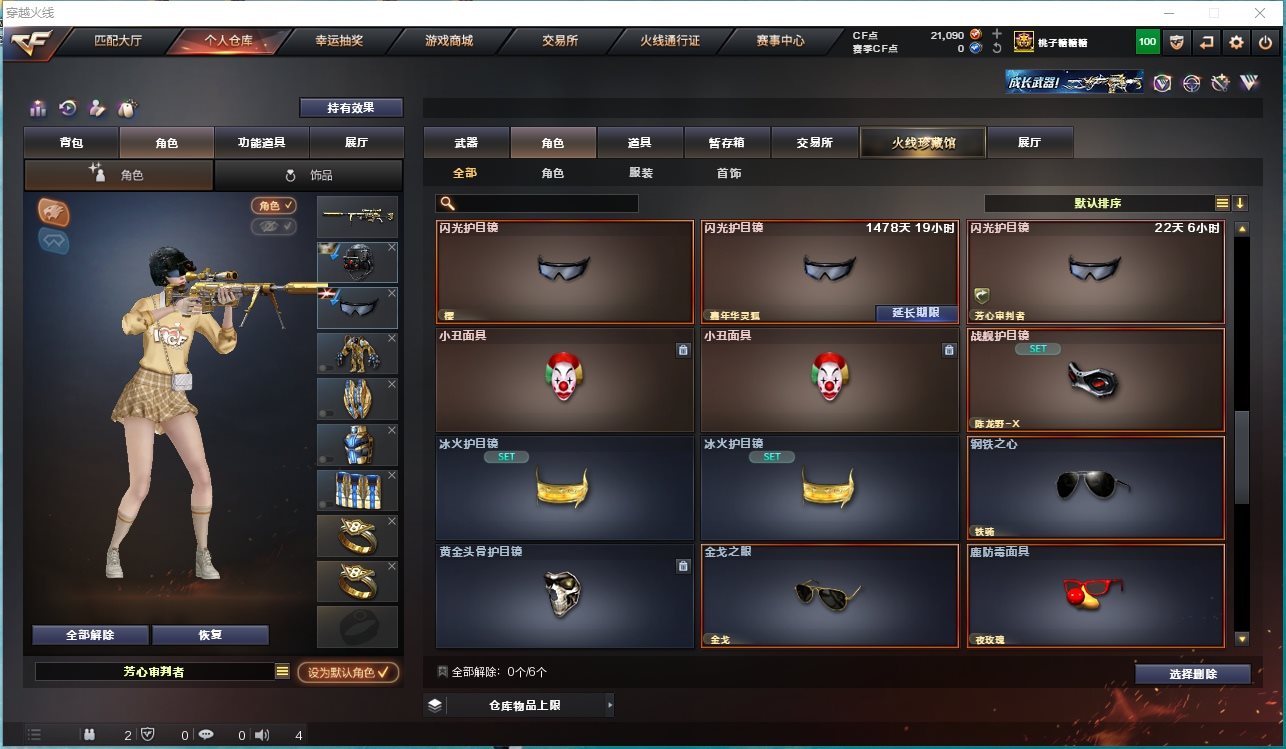Open the 火线通行证 battle pass

669,41
